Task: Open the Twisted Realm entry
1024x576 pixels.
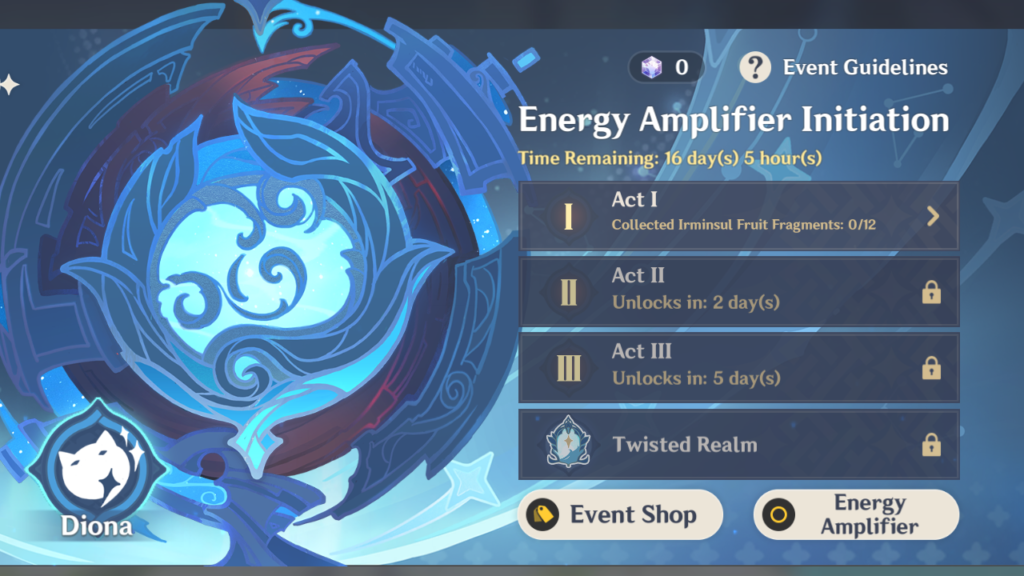Action: tap(738, 444)
